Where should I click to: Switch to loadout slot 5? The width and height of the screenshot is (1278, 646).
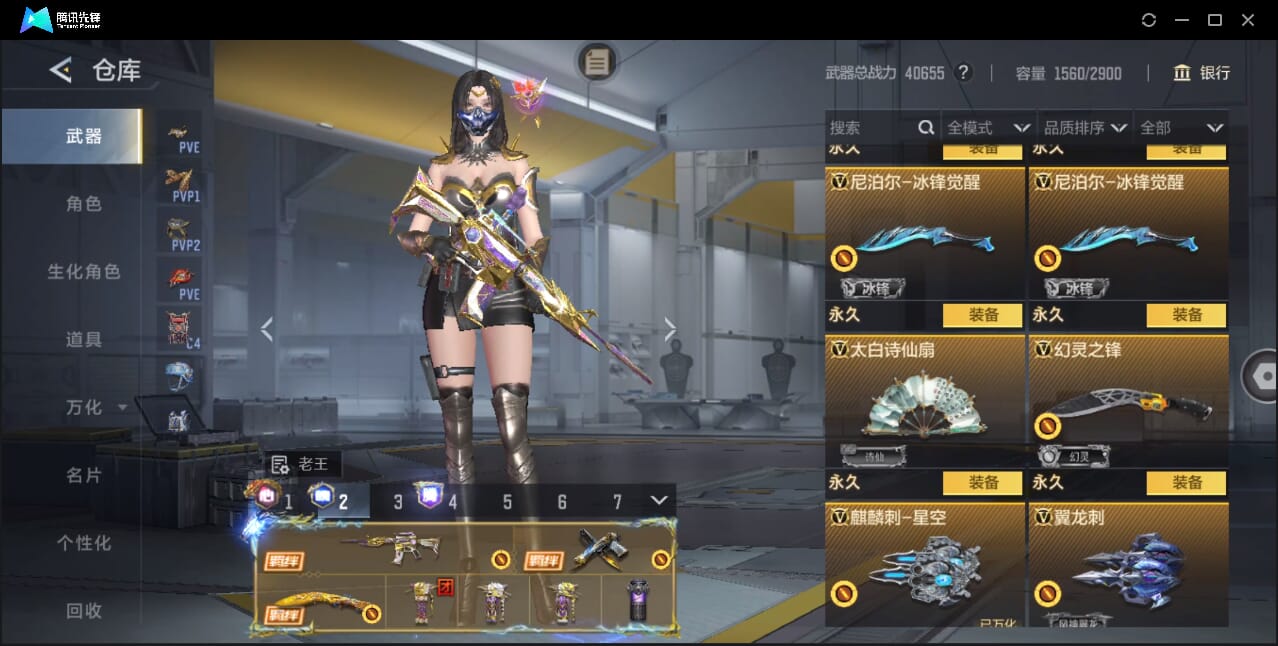coord(507,502)
